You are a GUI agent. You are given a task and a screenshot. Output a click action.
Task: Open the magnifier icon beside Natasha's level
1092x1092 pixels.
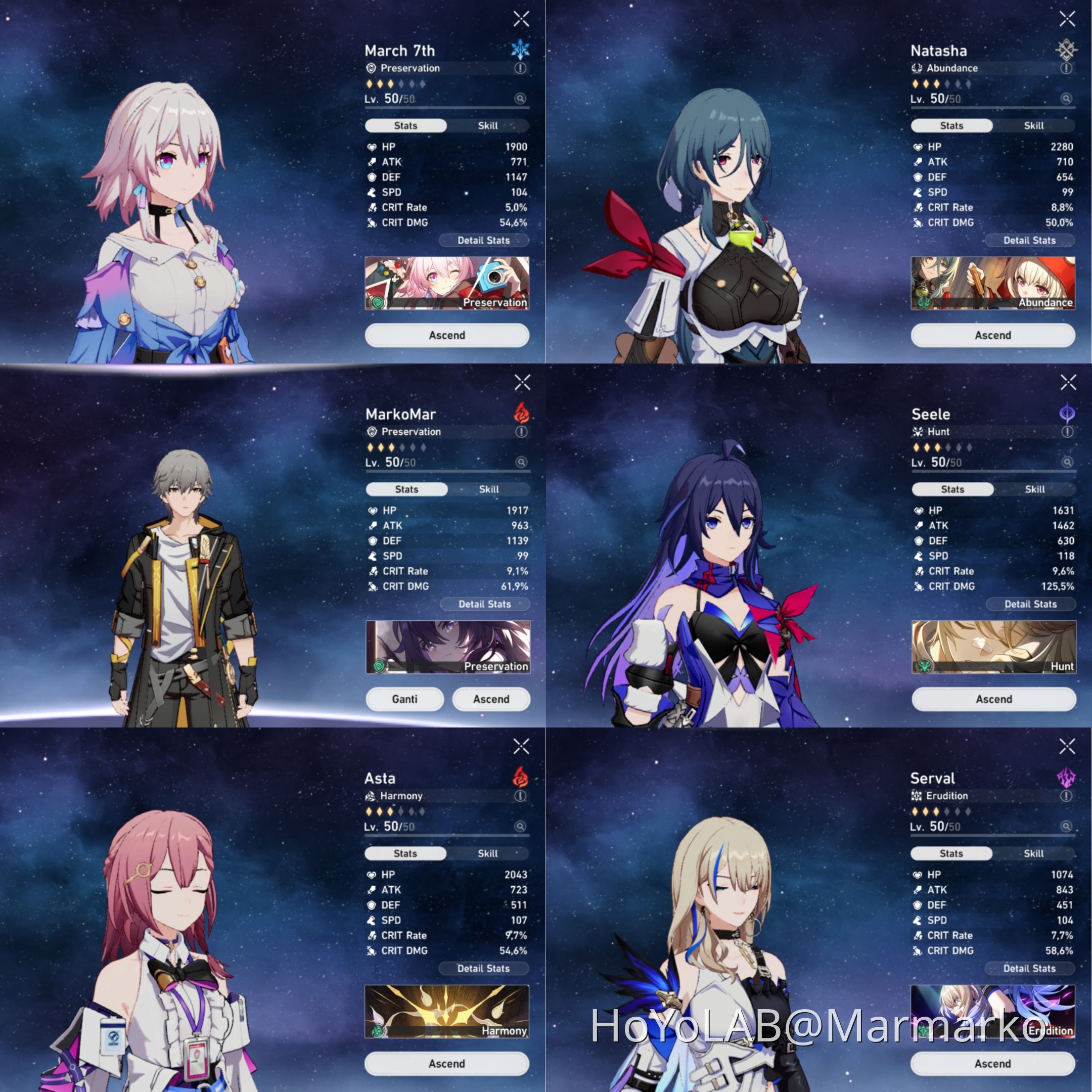[x=1066, y=100]
